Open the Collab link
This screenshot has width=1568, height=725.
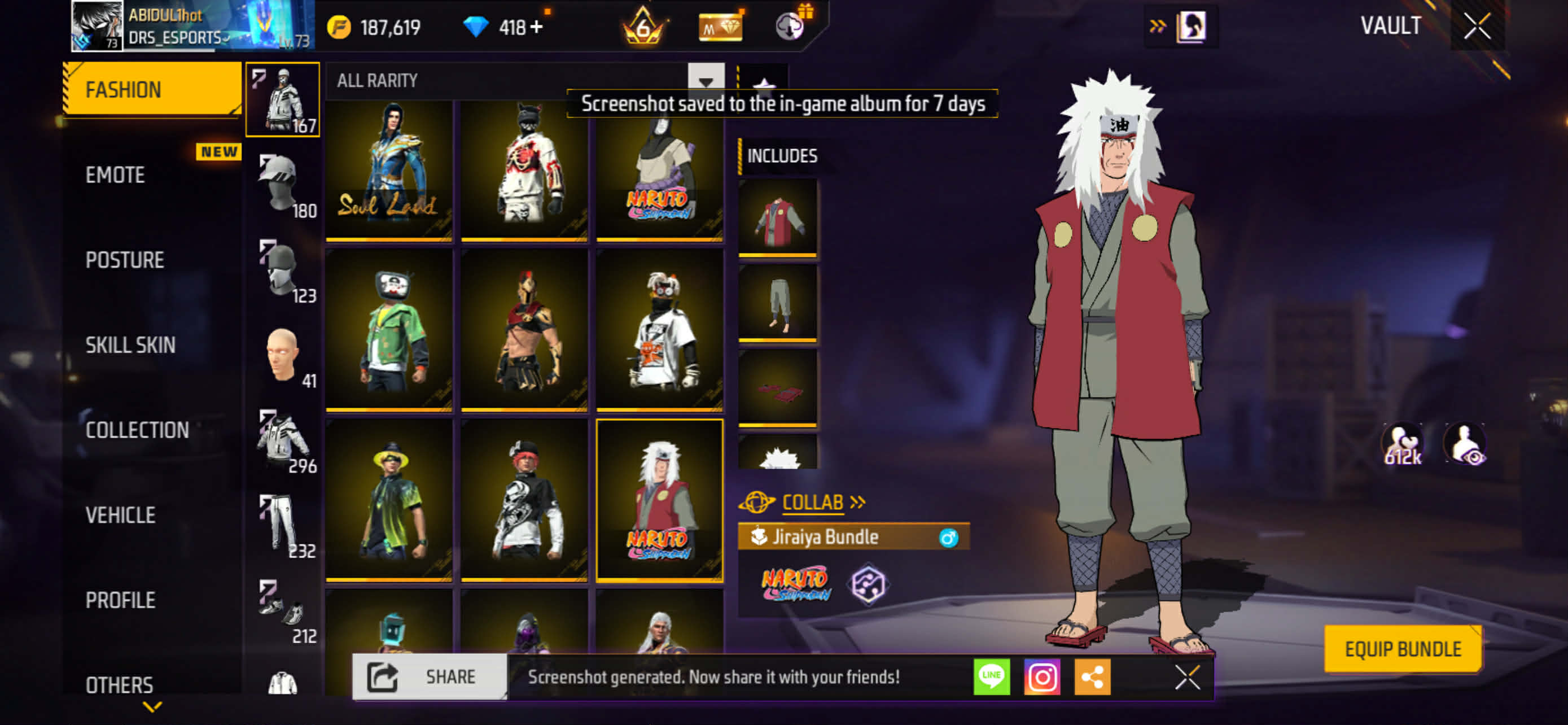click(x=813, y=502)
